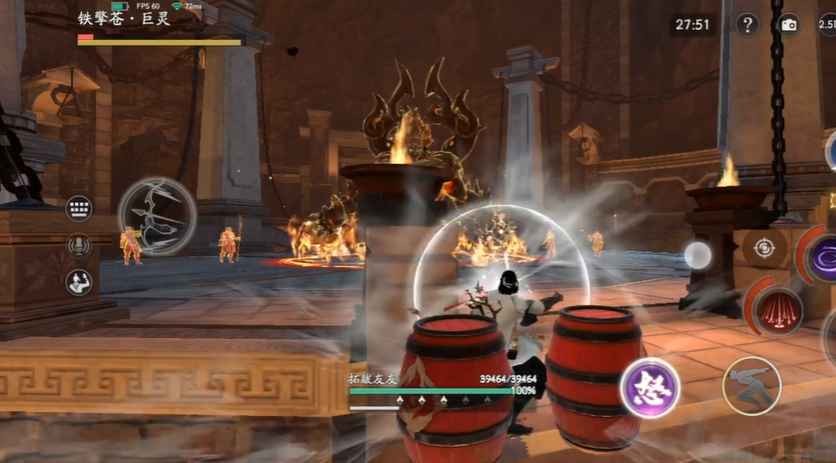
Task: Trigger the purple rage (怒) ultimate skill
Action: click(x=649, y=388)
